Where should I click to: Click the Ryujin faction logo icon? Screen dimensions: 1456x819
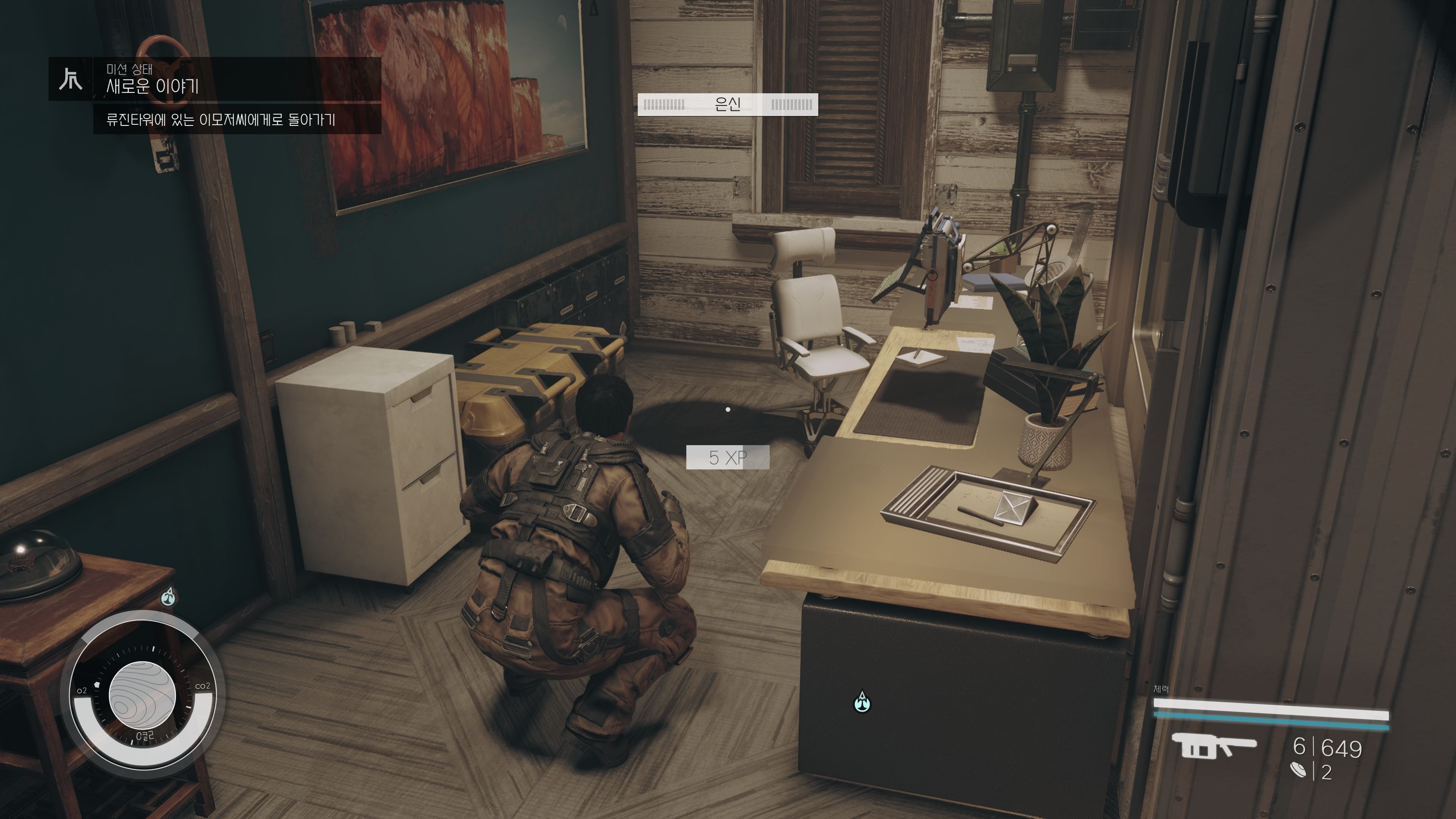(71, 79)
